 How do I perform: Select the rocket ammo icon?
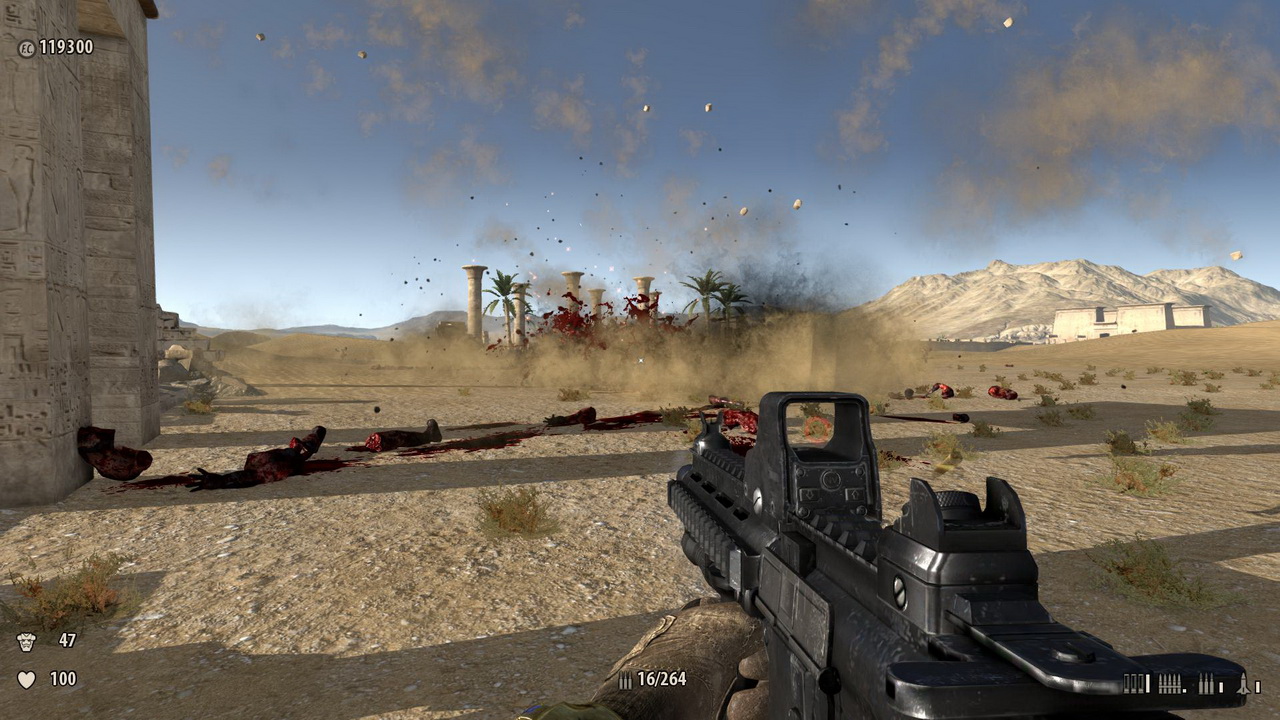1243,684
